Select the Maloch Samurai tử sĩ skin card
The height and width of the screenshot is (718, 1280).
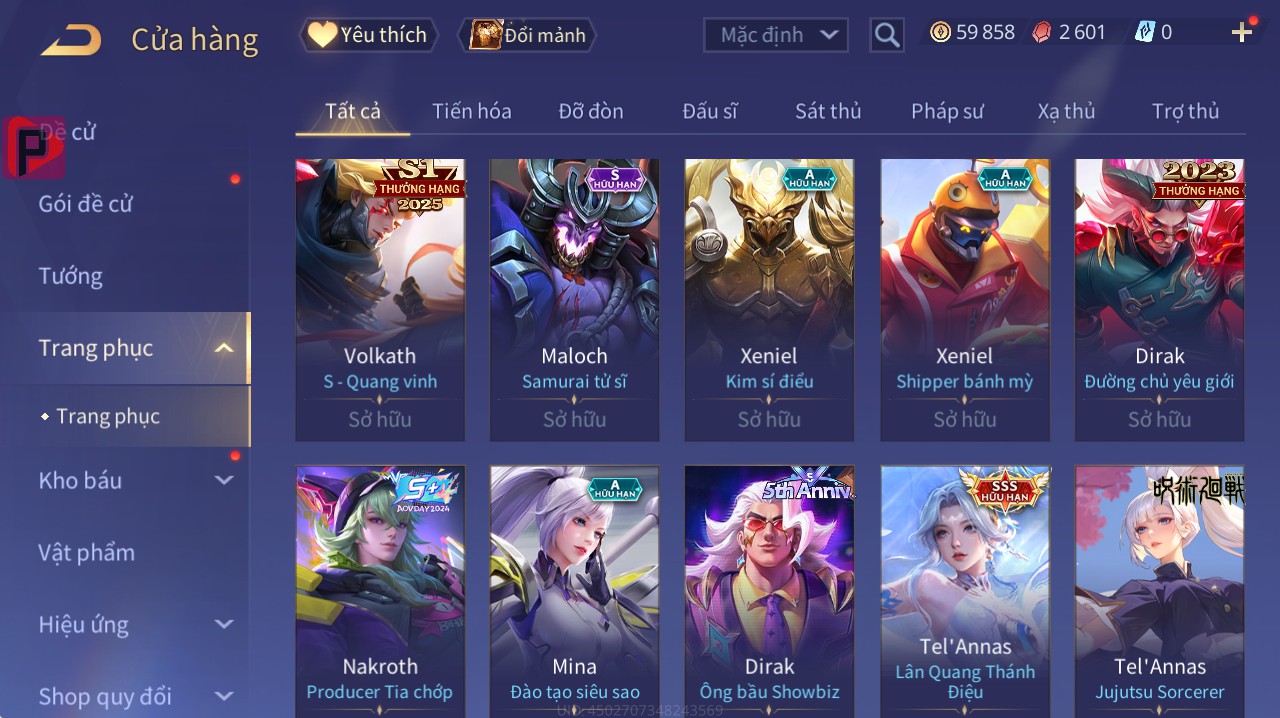[x=574, y=300]
